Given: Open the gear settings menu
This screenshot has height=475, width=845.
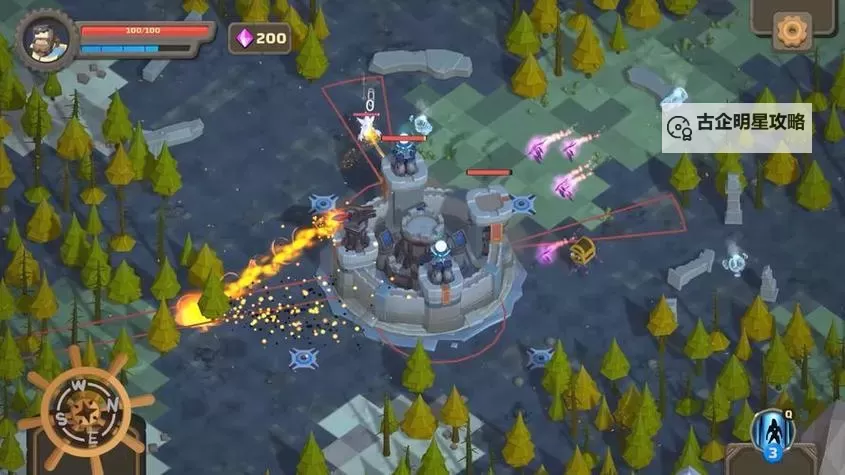Looking at the screenshot, I should pyautogui.click(x=793, y=31).
